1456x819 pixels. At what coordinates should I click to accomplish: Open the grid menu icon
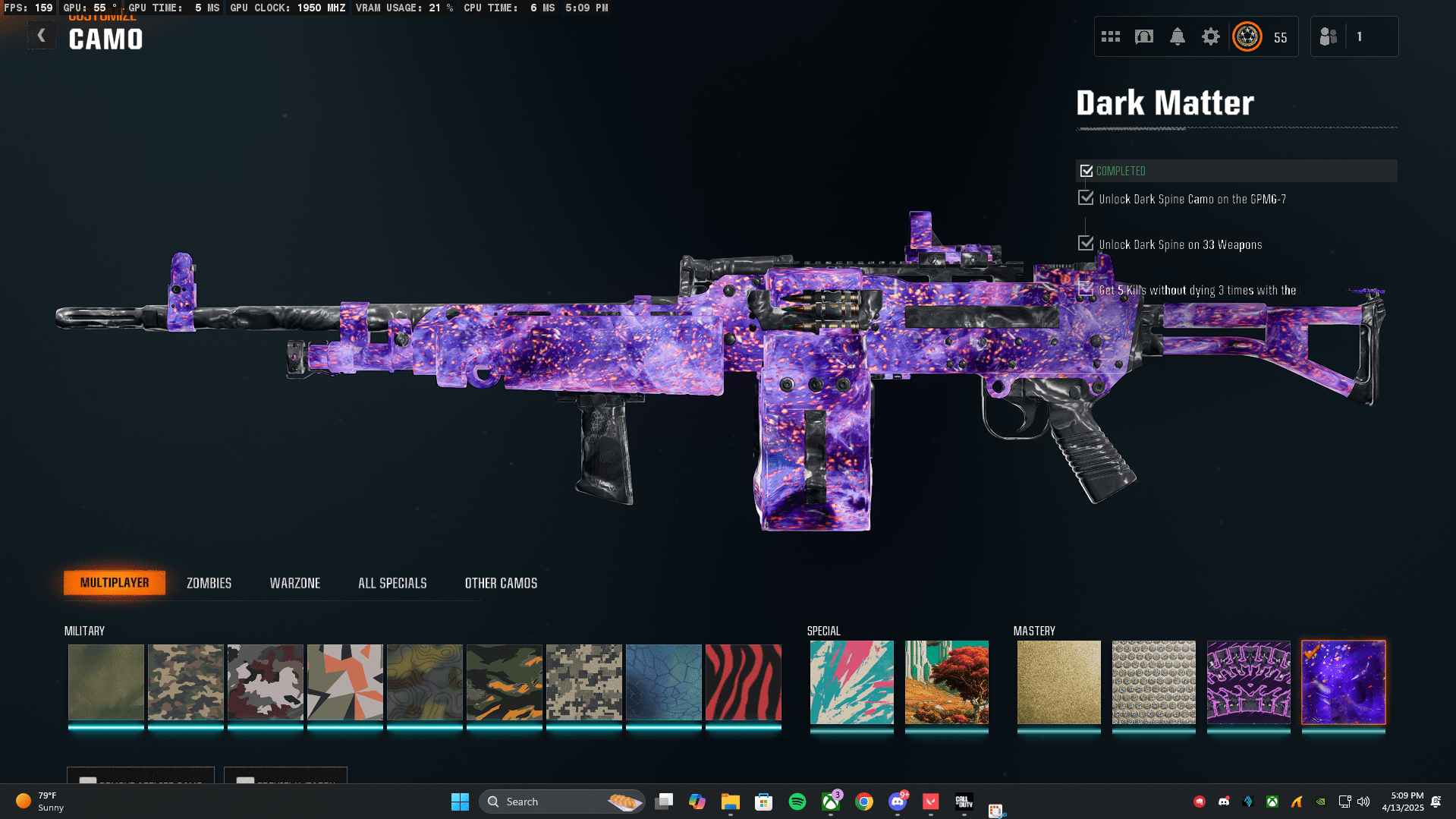tap(1110, 36)
